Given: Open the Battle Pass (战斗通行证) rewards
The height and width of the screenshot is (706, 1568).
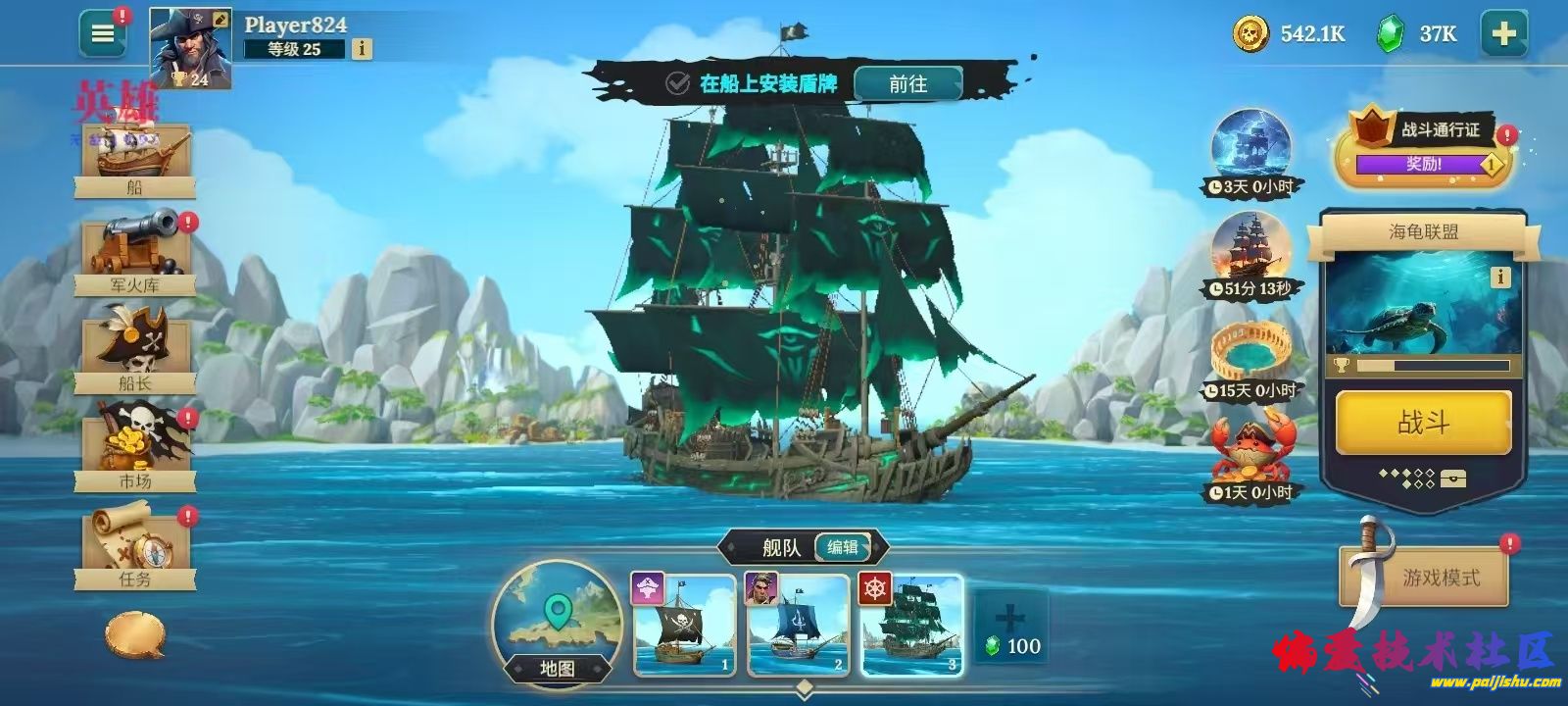Looking at the screenshot, I should click(x=1426, y=149).
